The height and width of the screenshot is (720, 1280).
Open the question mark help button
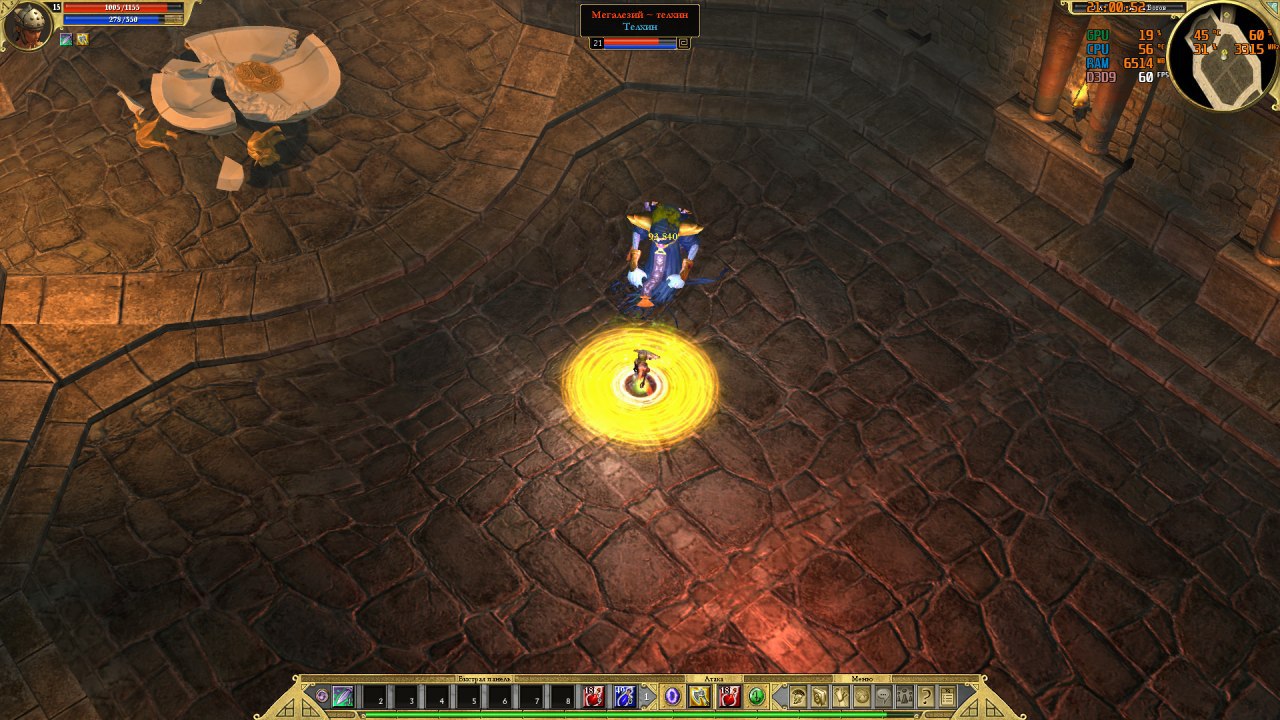tap(926, 696)
